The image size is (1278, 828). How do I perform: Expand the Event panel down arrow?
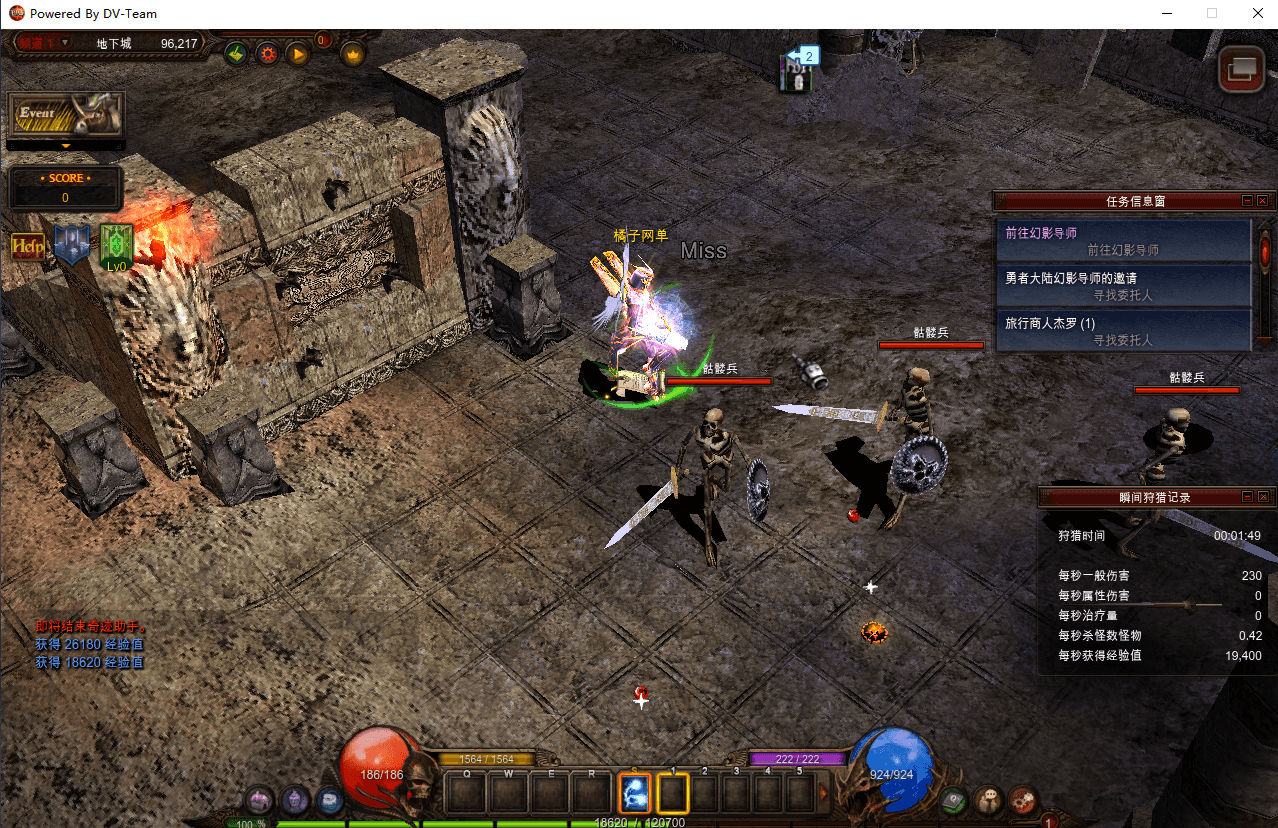tap(66, 146)
